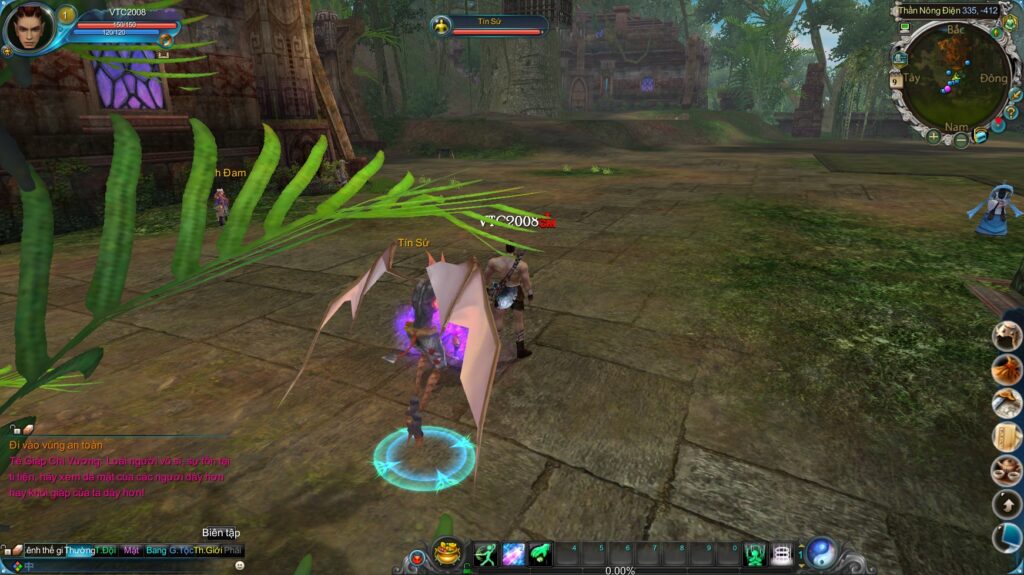
Task: Switch chat to the Th.Giới tab
Action: pyautogui.click(x=207, y=550)
